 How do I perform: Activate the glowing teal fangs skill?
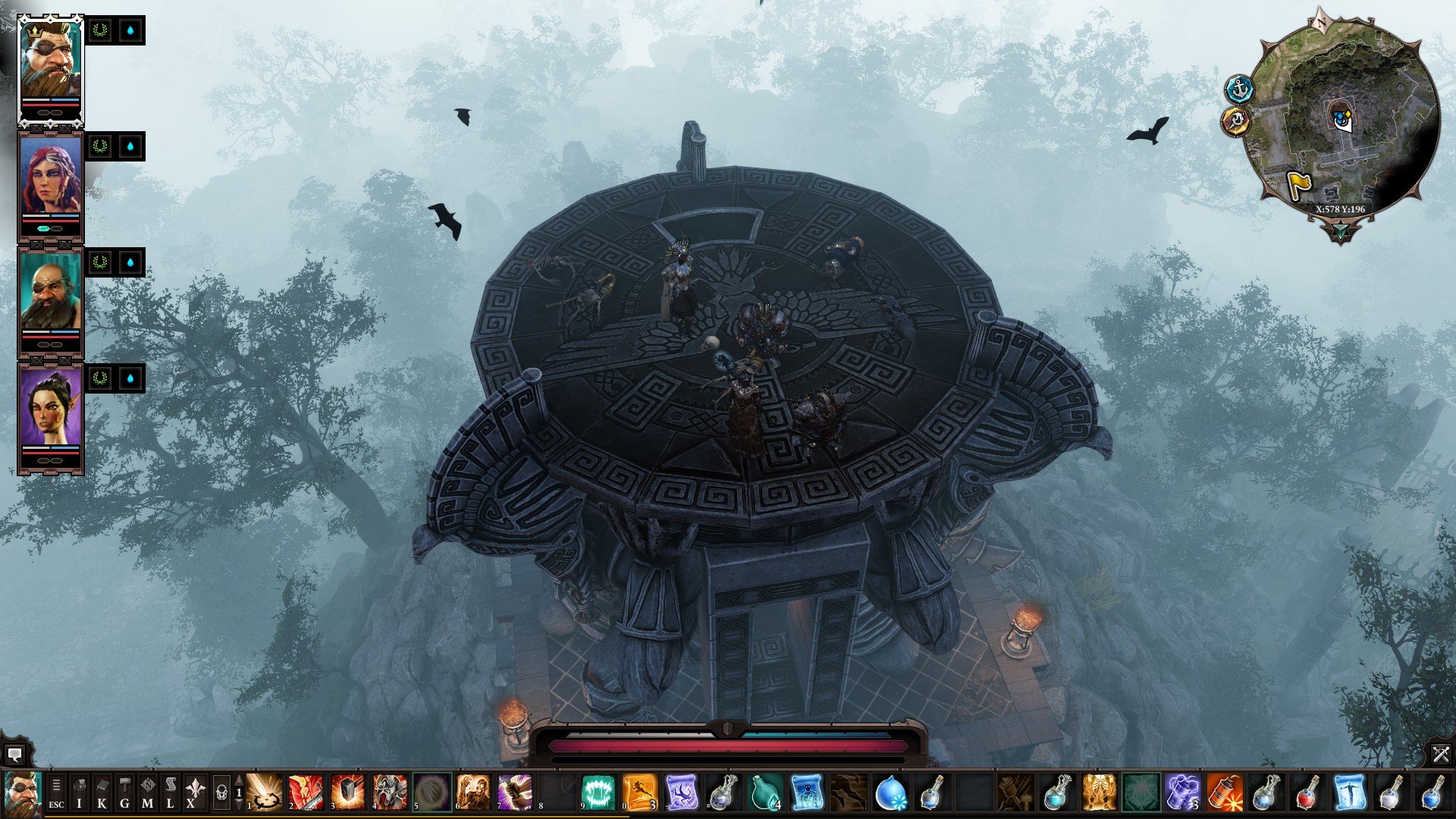pos(598,793)
